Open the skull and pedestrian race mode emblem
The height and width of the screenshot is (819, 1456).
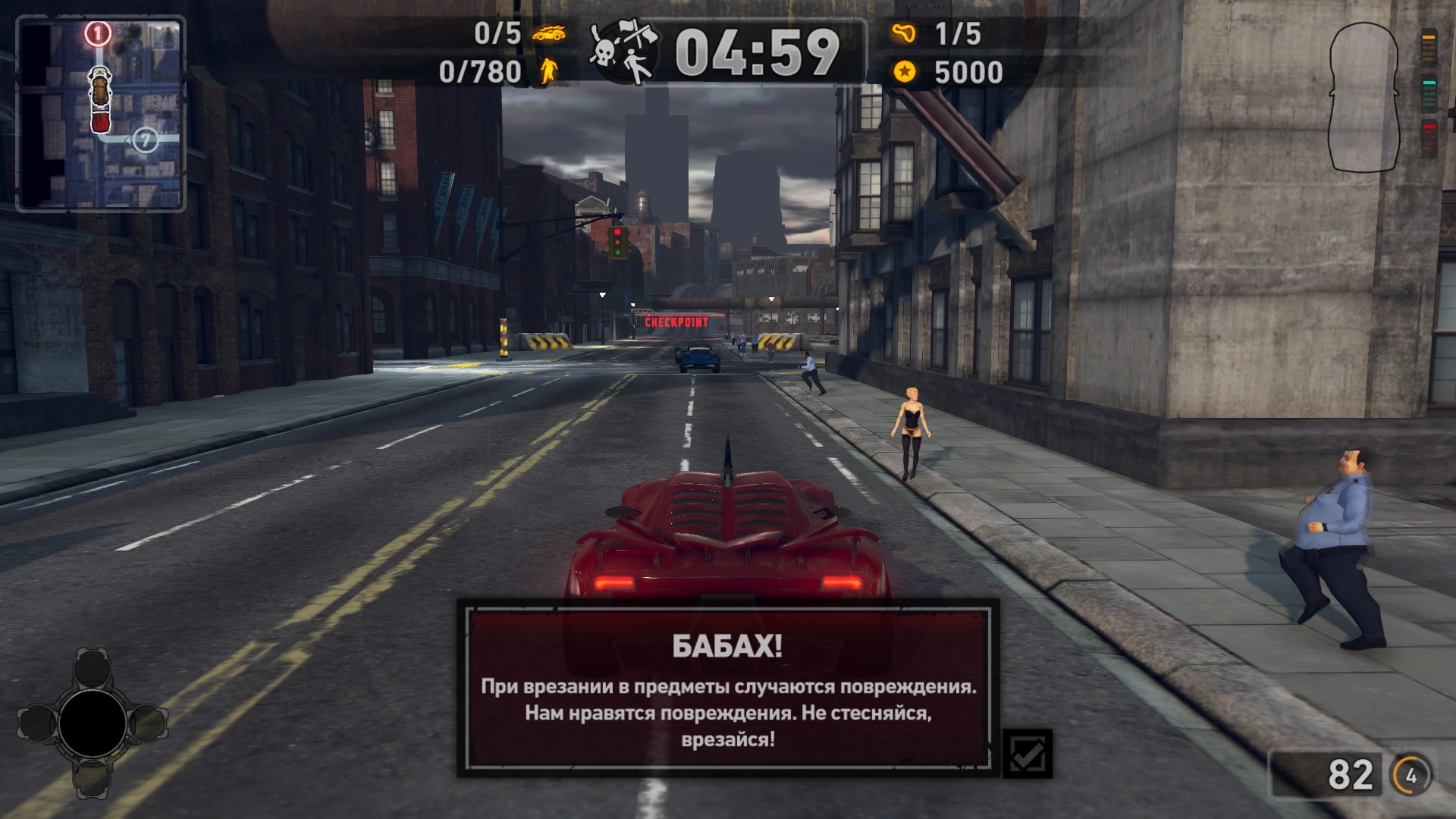tap(624, 52)
